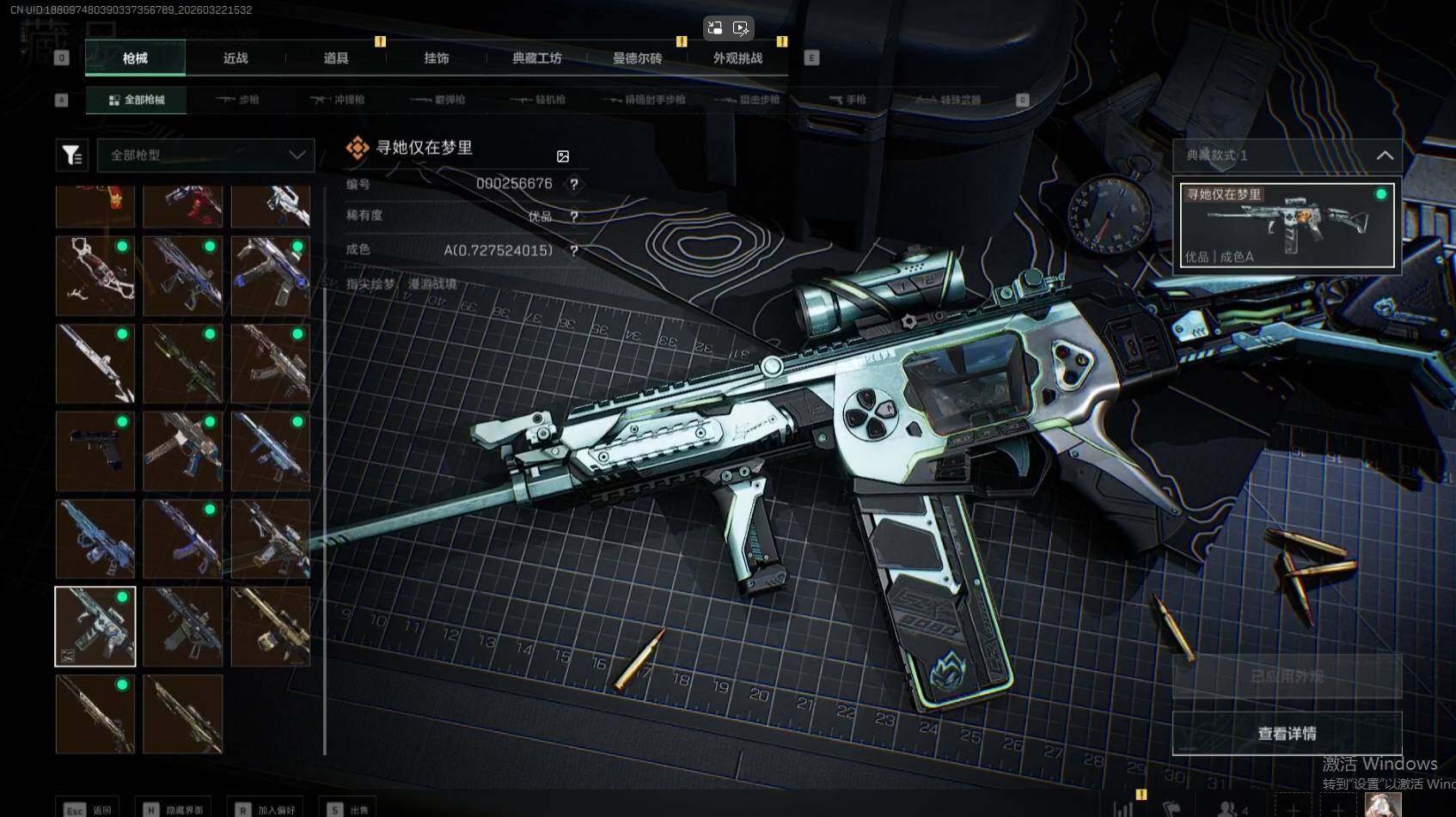Collapse the 典藏款式 panel
This screenshot has height=817, width=1456.
click(x=1384, y=155)
